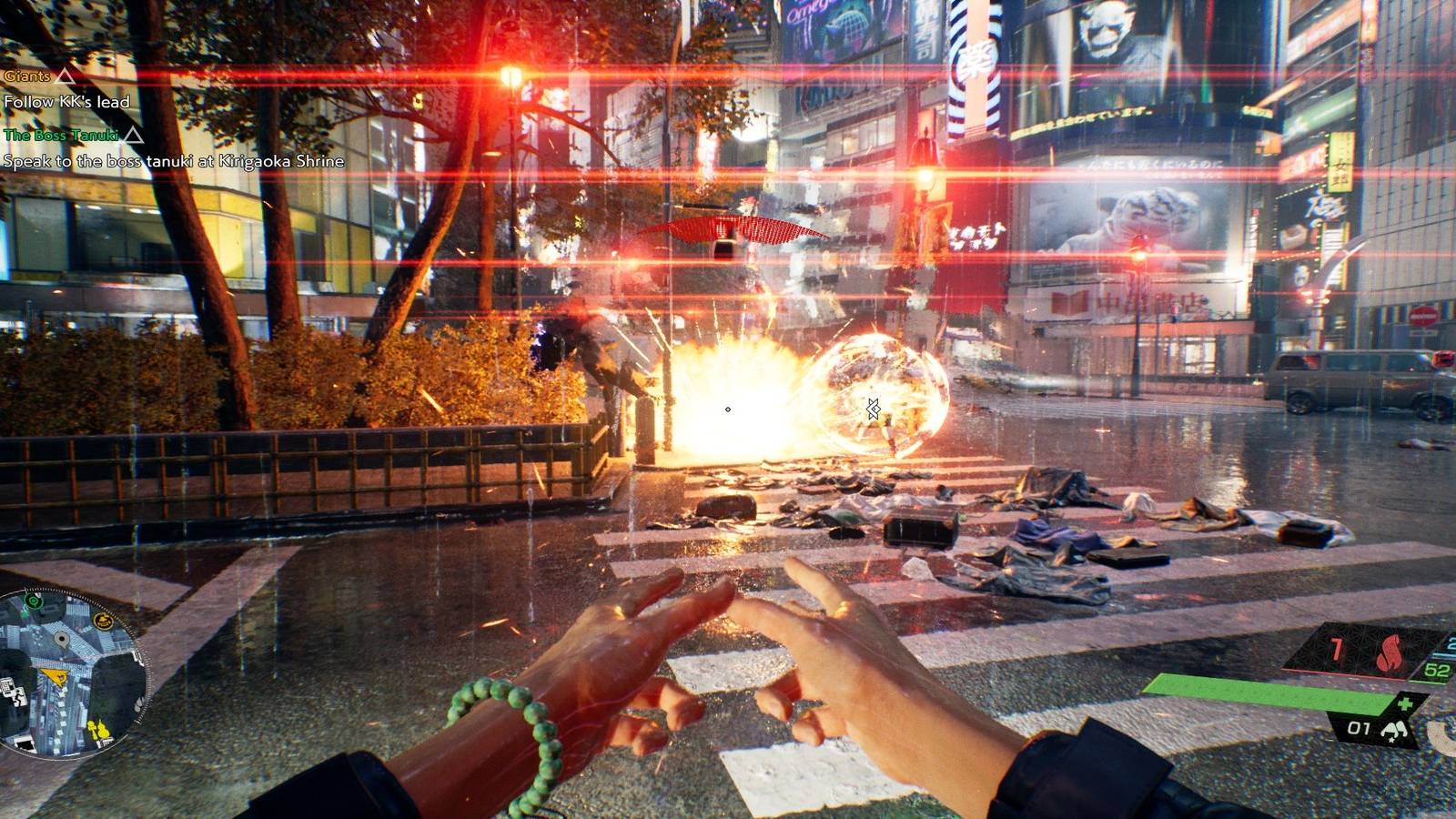
Task: Click the center aiming reticle
Action: click(728, 409)
